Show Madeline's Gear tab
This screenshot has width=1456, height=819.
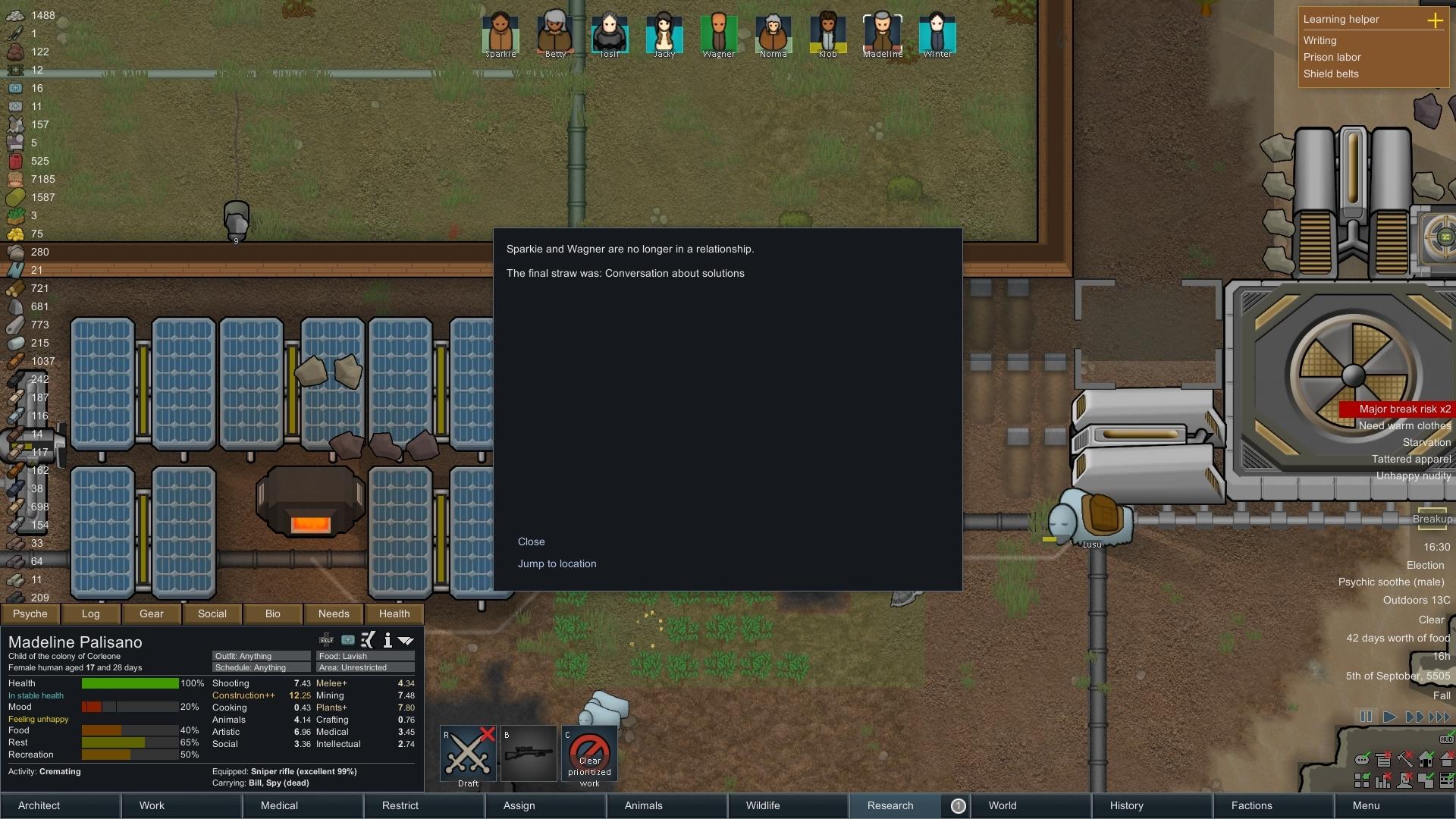(x=152, y=613)
